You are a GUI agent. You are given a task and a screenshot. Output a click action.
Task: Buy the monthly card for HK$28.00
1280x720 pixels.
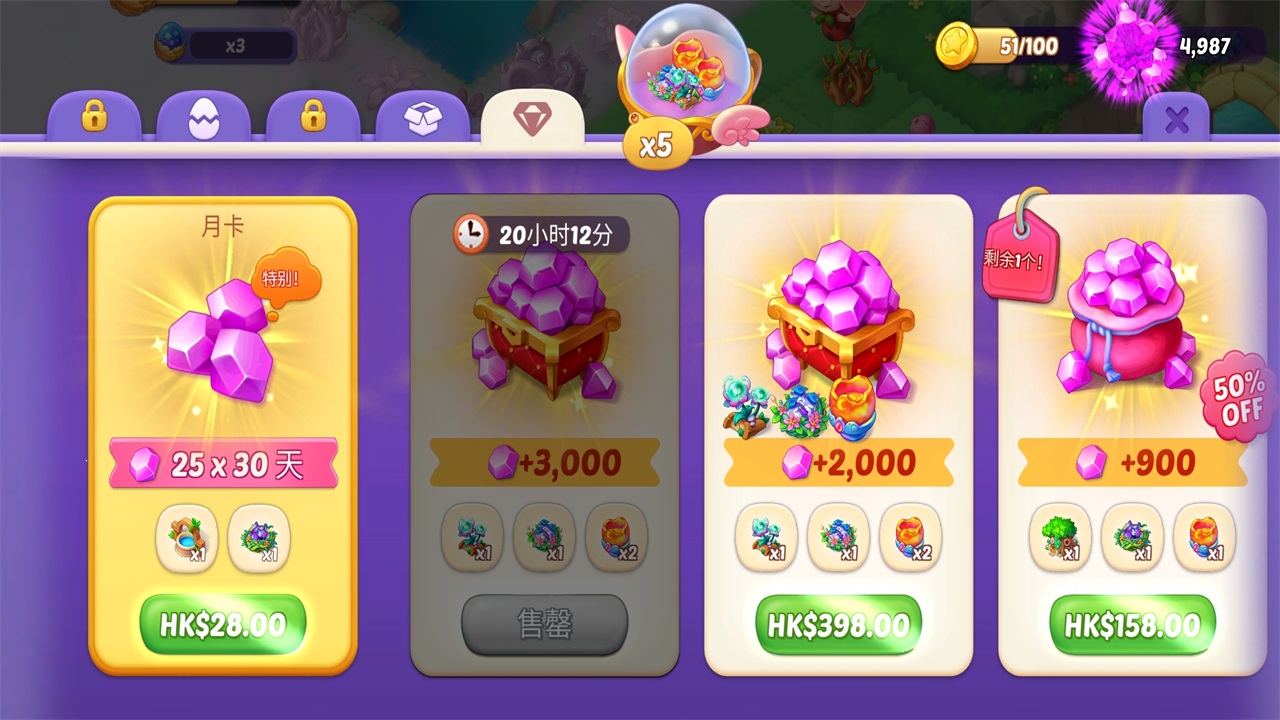pos(222,625)
